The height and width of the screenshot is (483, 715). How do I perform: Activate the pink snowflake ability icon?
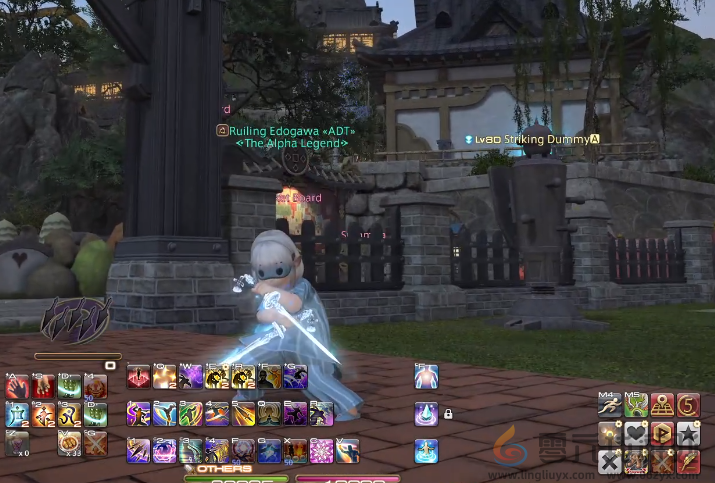point(321,451)
